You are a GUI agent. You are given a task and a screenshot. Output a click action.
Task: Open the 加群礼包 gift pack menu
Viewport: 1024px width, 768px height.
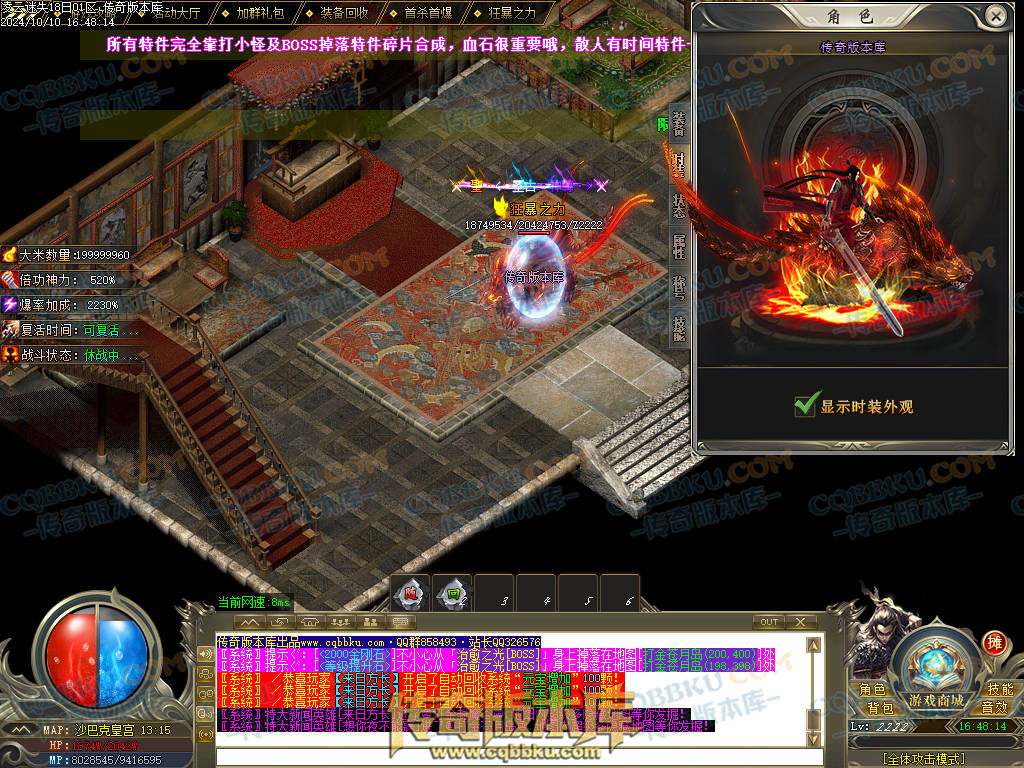tap(260, 13)
